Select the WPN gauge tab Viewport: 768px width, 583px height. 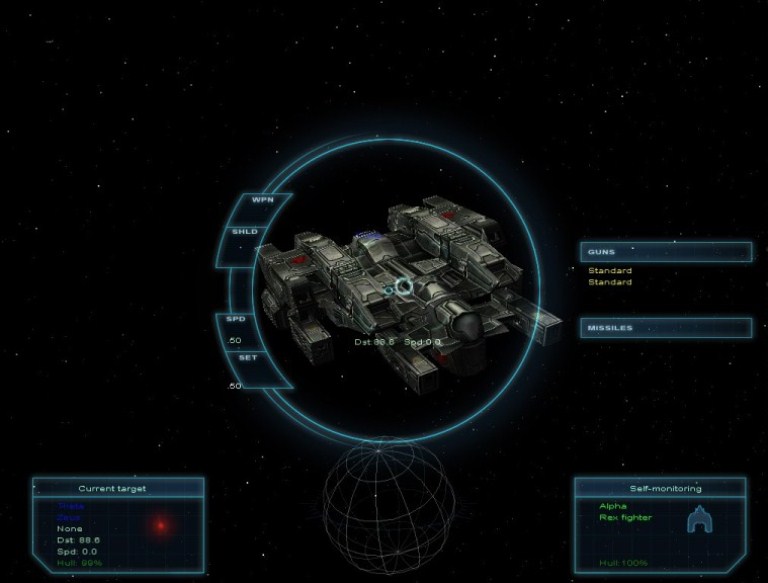tap(262, 200)
